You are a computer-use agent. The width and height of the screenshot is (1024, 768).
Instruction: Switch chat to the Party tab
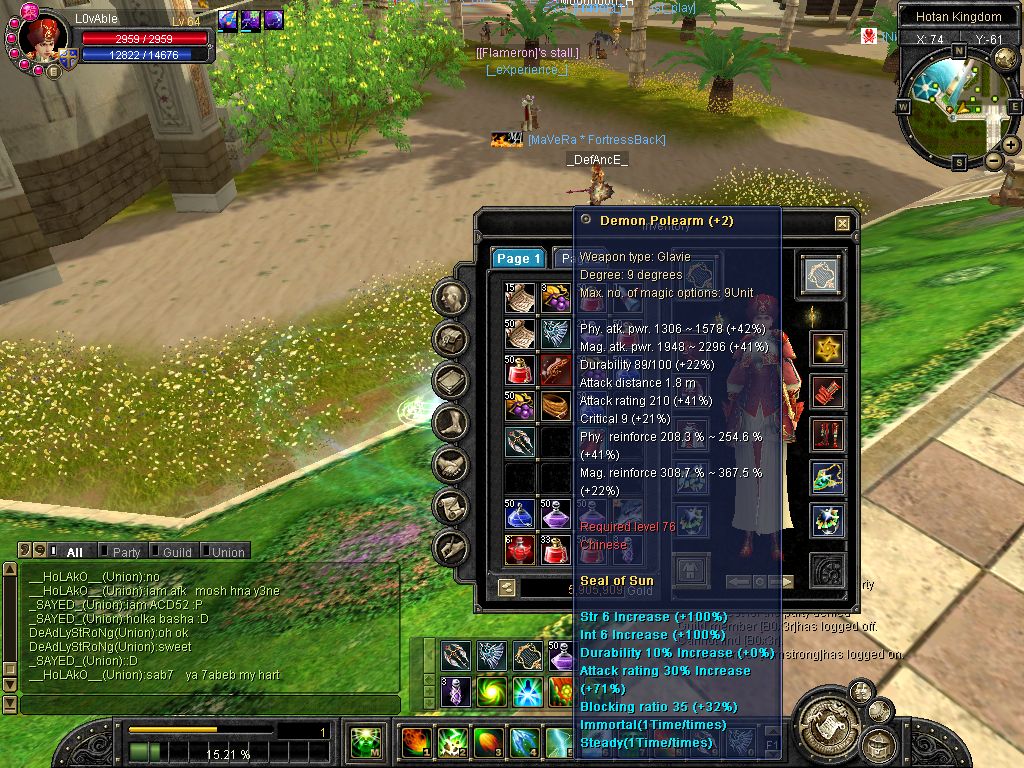pyautogui.click(x=125, y=551)
